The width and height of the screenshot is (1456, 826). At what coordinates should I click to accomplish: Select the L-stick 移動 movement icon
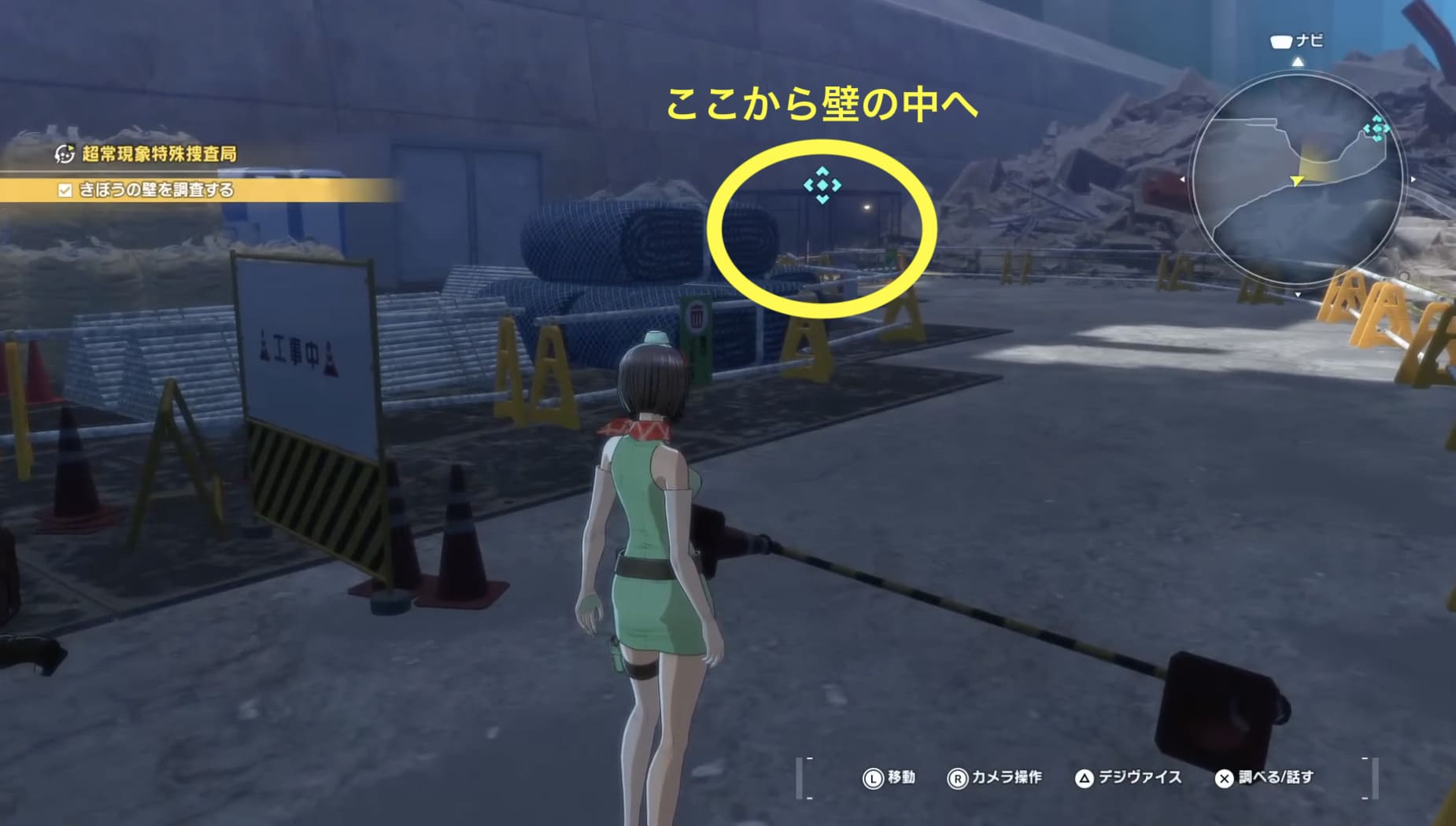874,776
